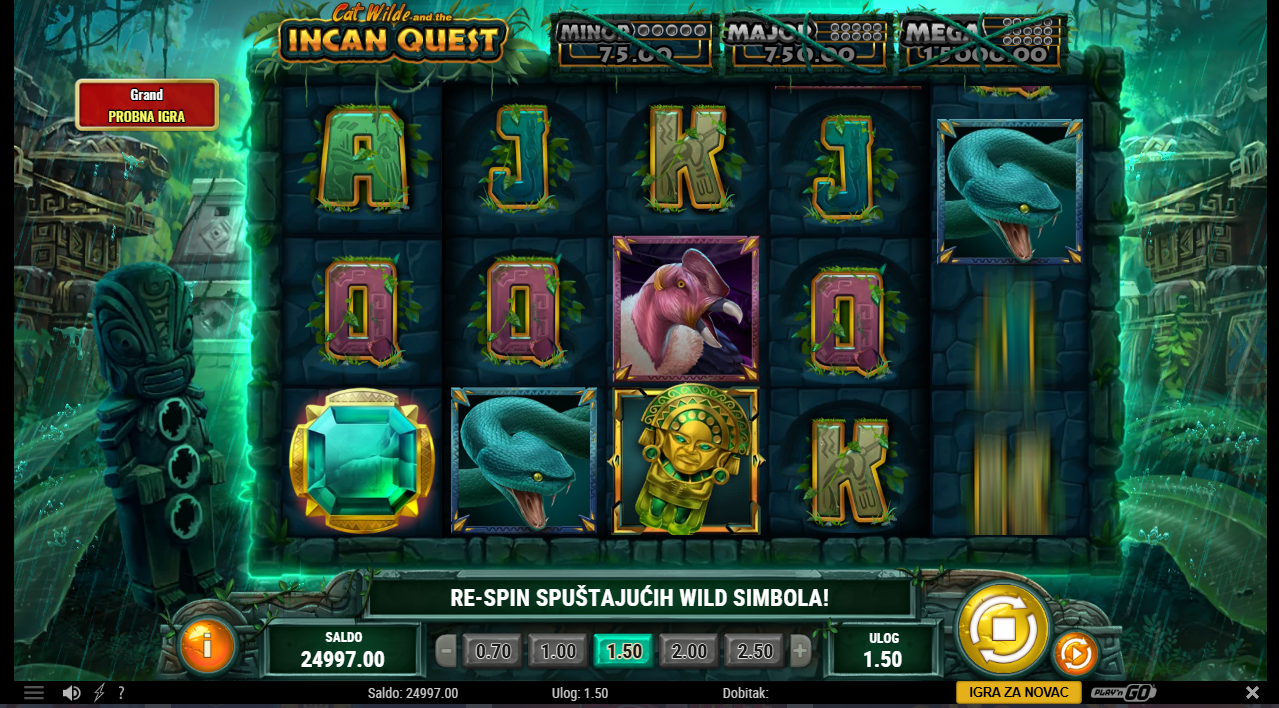Click the IGRA ZA NOVAC button
The height and width of the screenshot is (708, 1279).
click(x=1018, y=692)
